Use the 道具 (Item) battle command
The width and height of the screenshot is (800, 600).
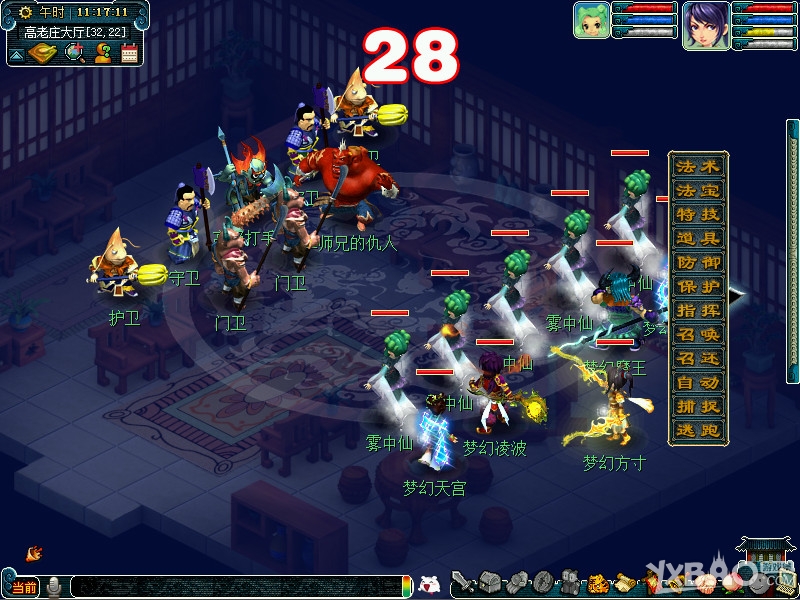point(698,239)
